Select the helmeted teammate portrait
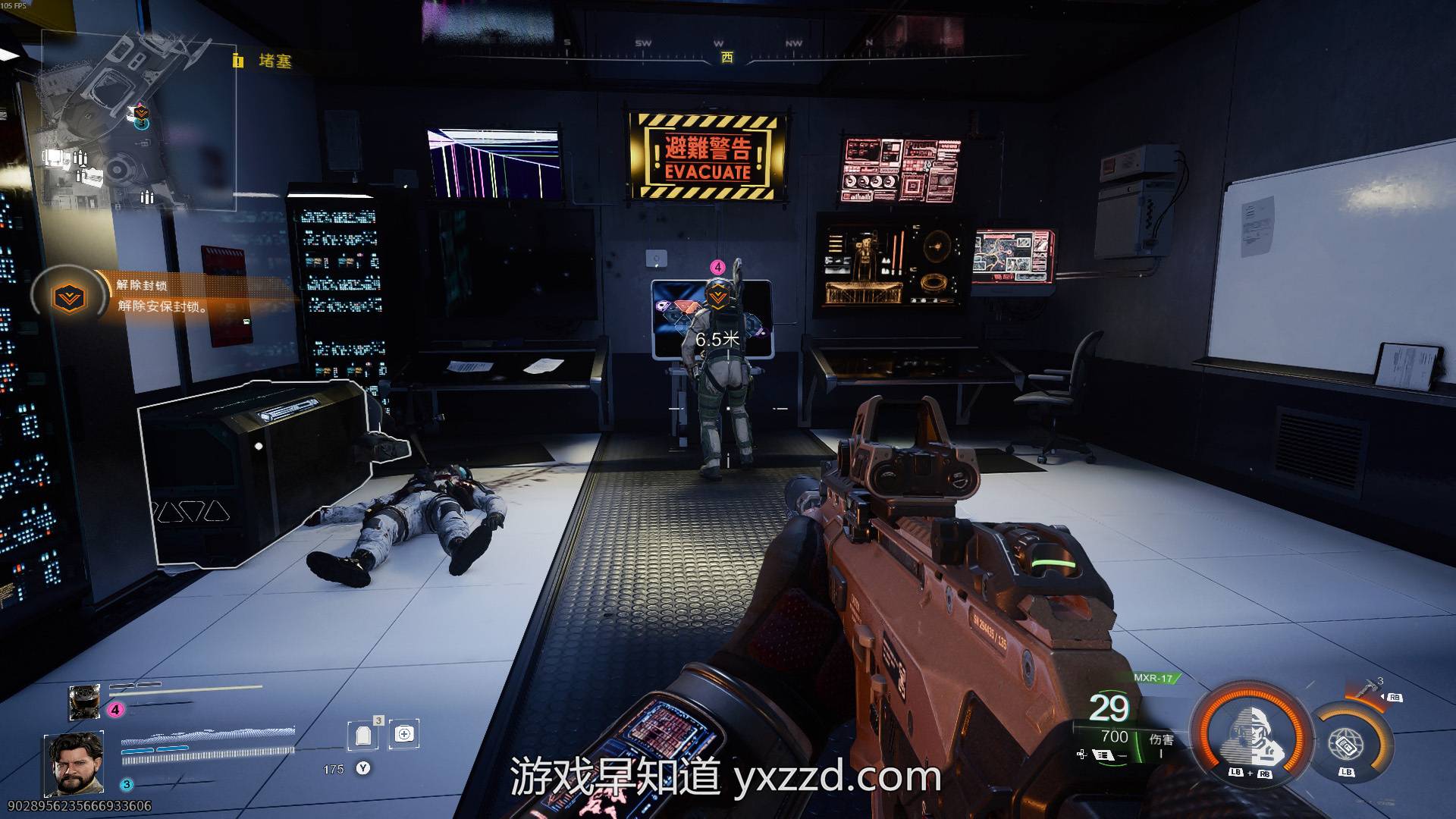 pos(84,701)
